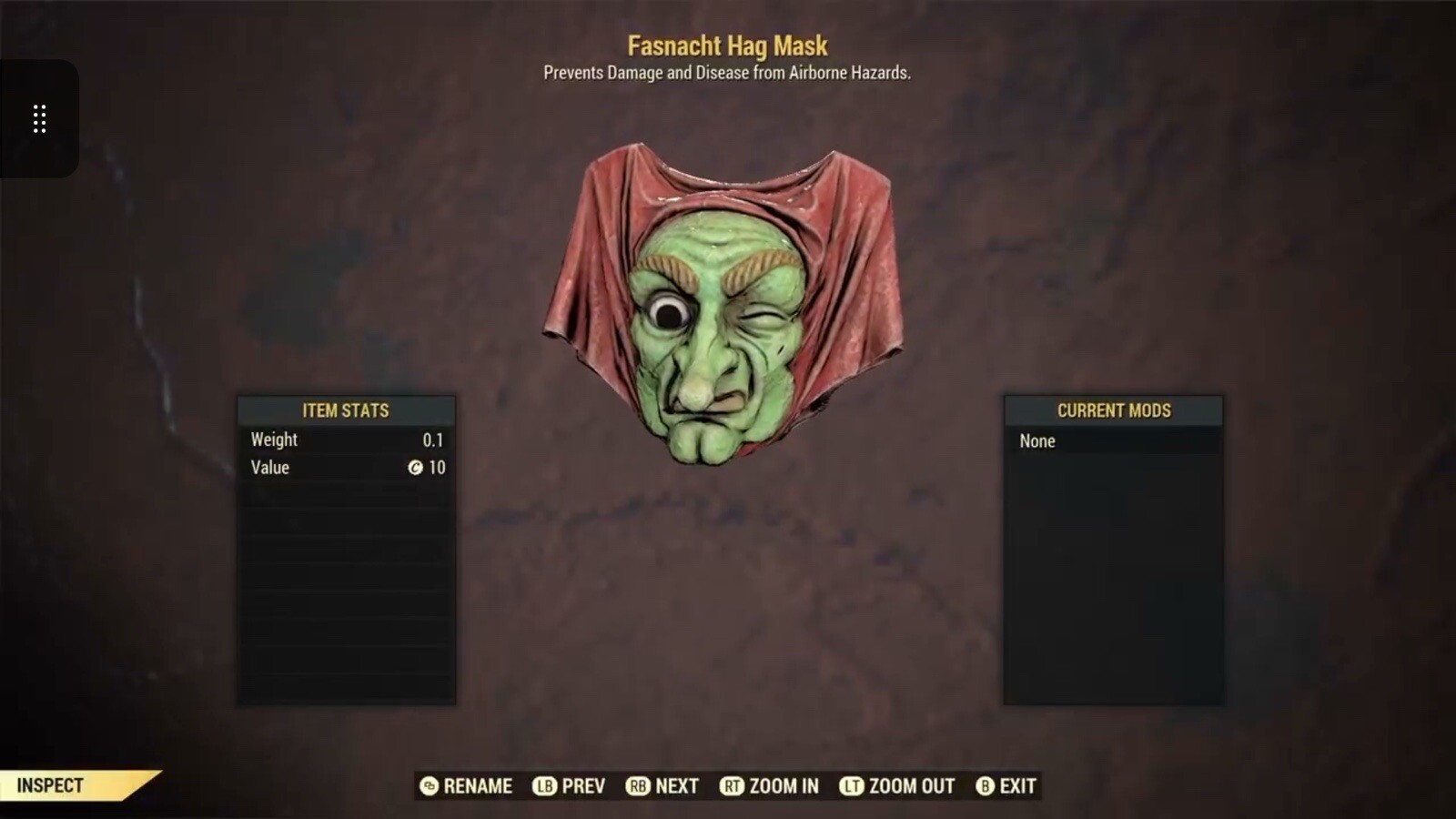The width and height of the screenshot is (1456, 819).
Task: Click ZOOM IN to magnify the mask
Action: [783, 786]
